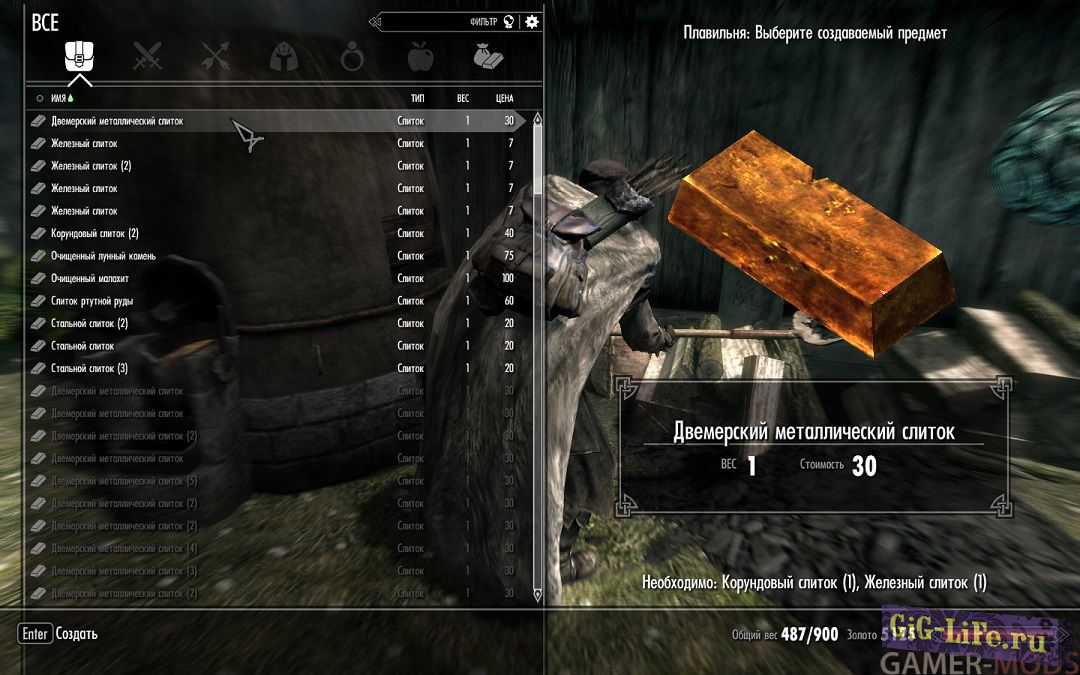Screen dimensions: 1080x675
Task: Open the gear settings next to filter
Action: click(x=532, y=22)
